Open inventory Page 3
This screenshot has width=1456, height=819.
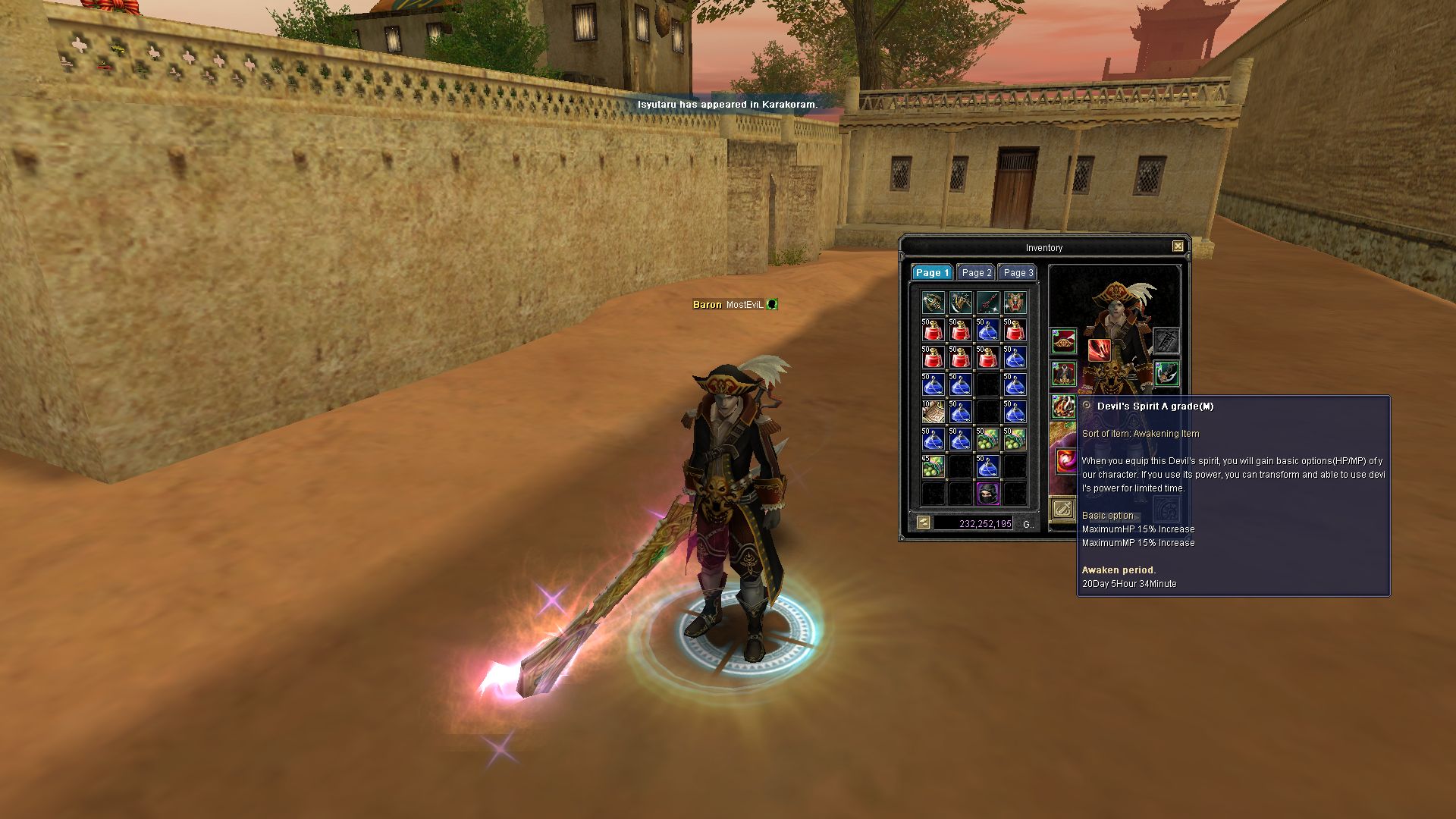click(1018, 273)
